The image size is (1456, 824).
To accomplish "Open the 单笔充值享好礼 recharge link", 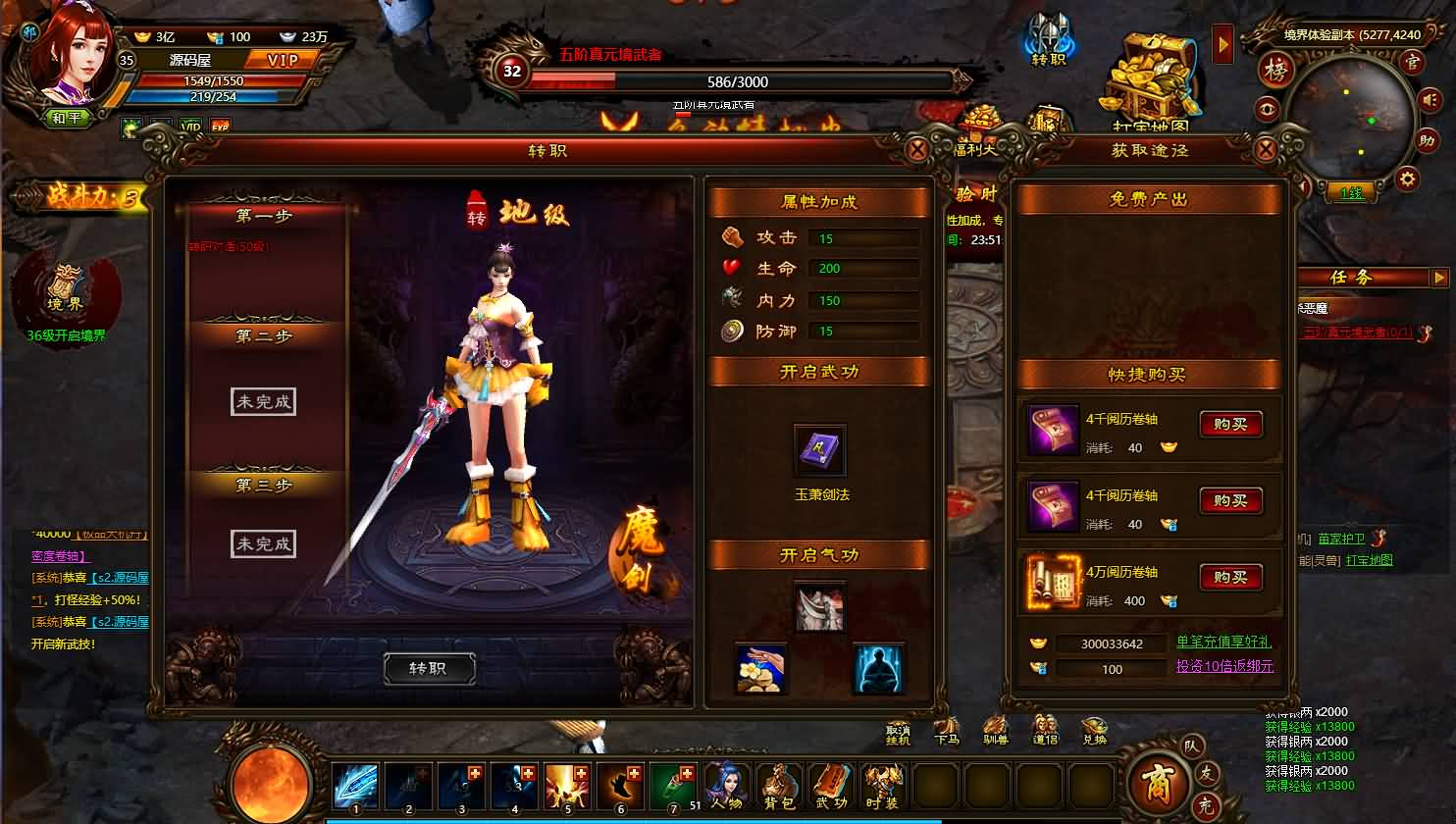I will pyautogui.click(x=1223, y=643).
